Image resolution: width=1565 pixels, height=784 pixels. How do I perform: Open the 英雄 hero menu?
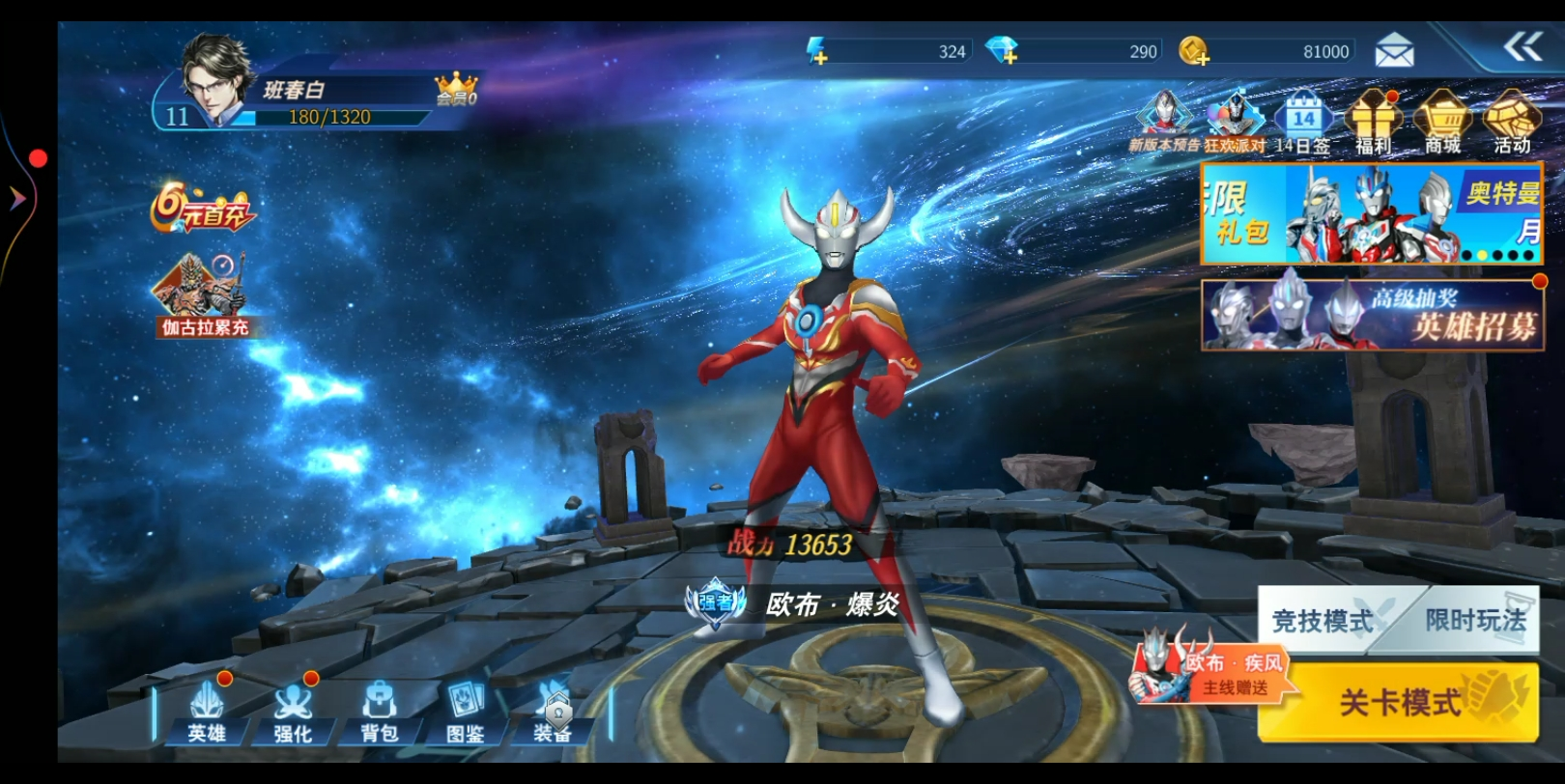pyautogui.click(x=206, y=713)
